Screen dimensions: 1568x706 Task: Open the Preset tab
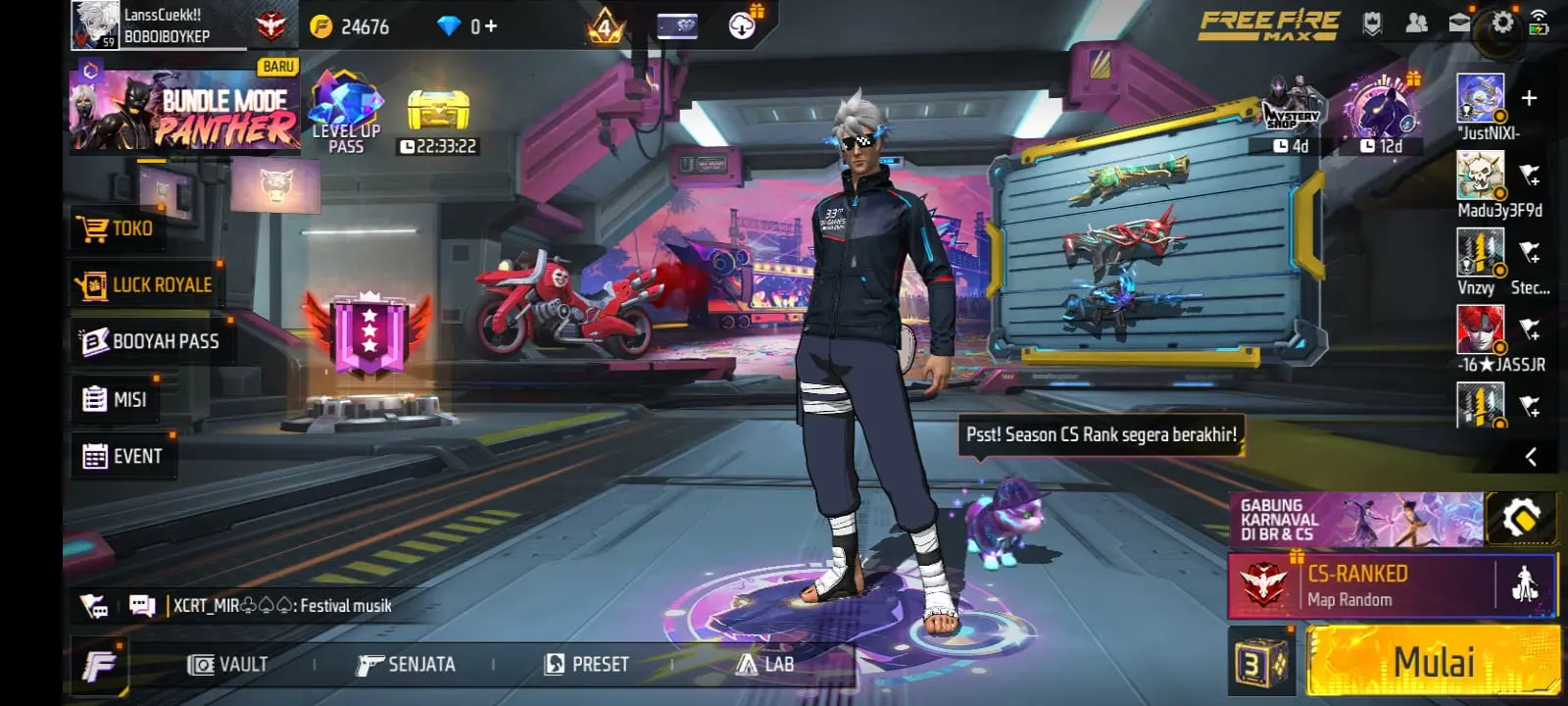click(586, 665)
